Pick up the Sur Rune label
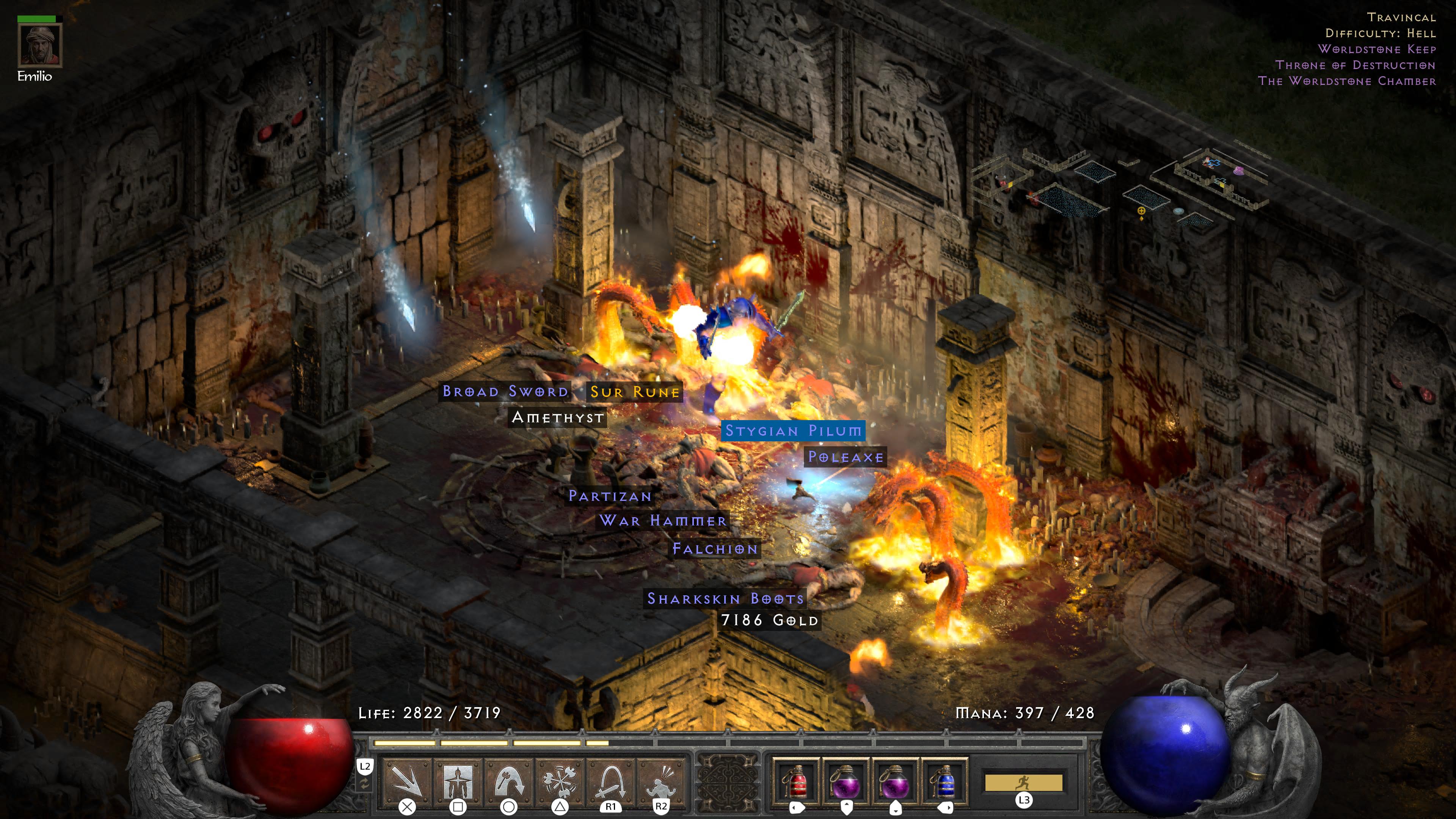 tap(634, 392)
